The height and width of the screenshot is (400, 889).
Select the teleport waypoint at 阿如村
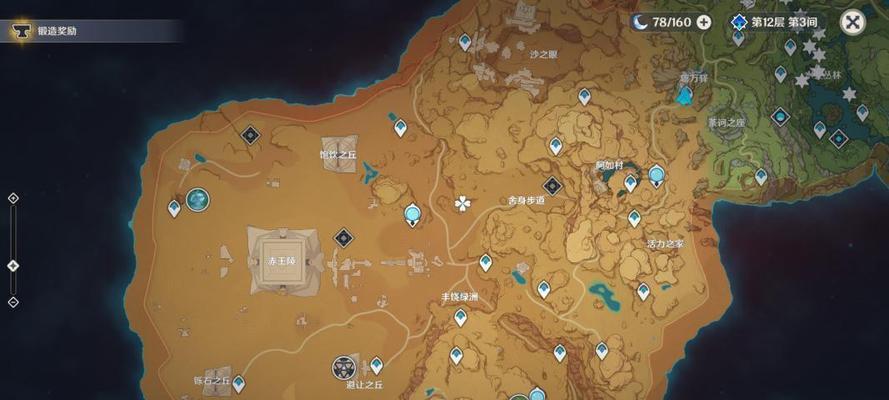pos(630,183)
